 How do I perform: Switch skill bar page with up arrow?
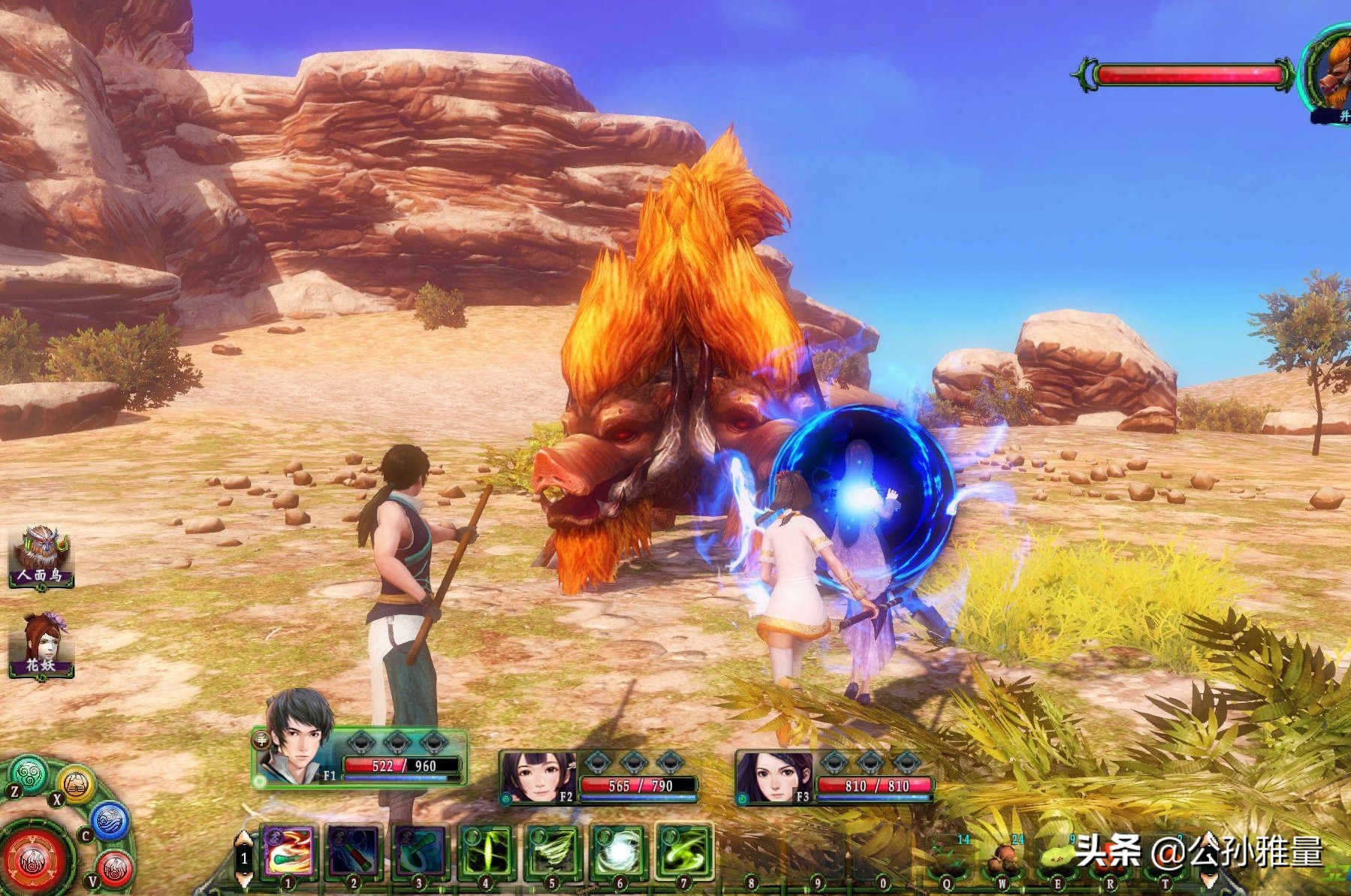(x=244, y=840)
